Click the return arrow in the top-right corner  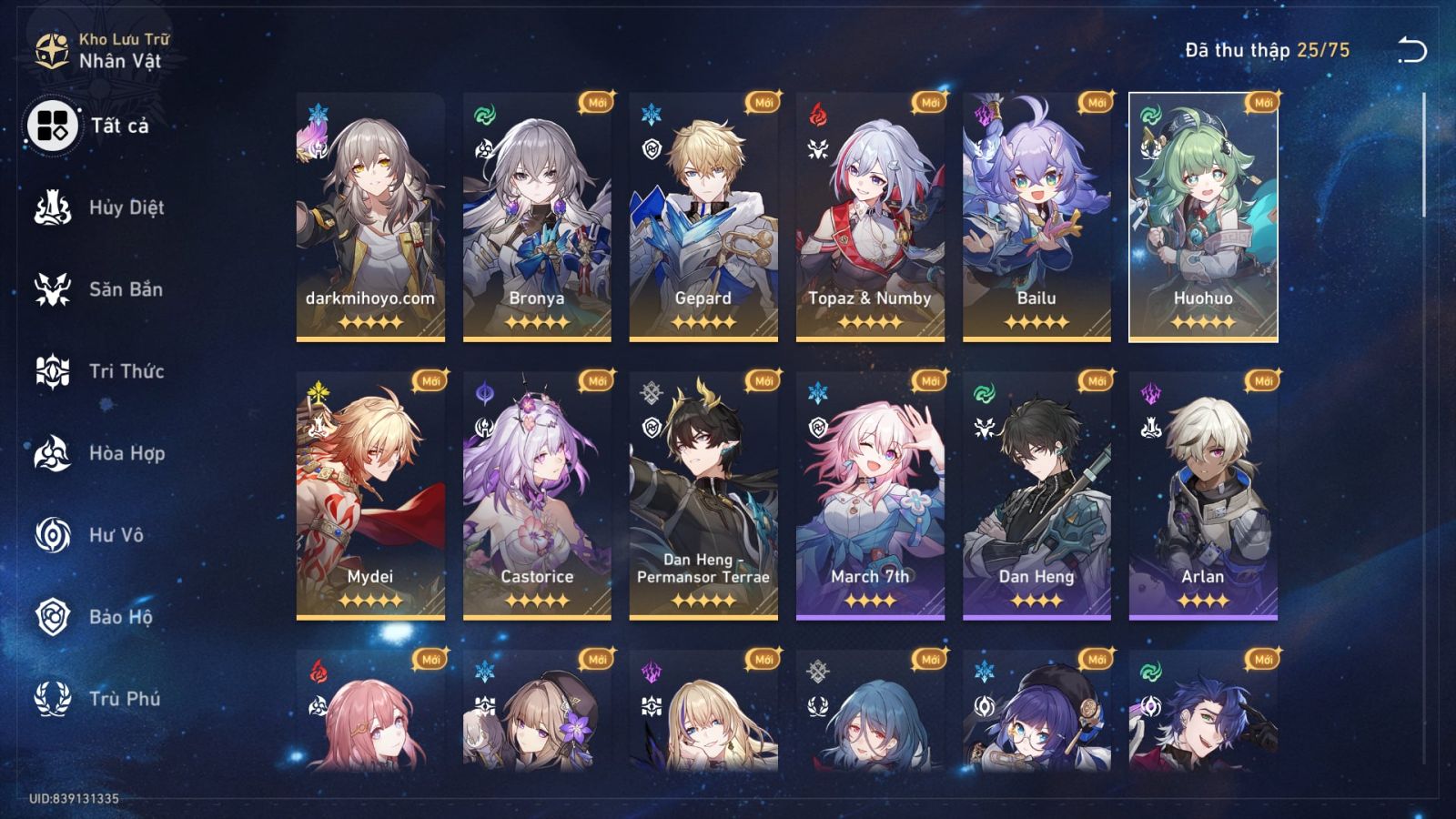1411,51
